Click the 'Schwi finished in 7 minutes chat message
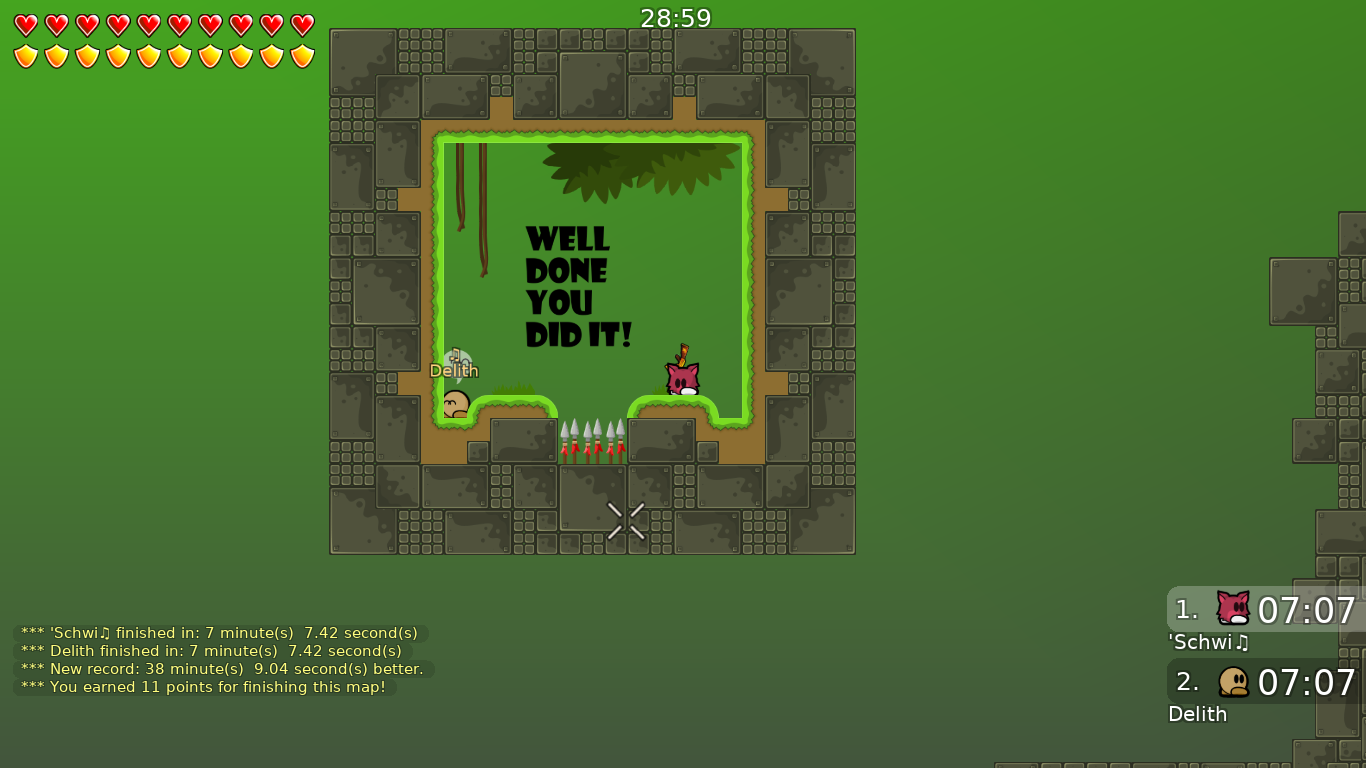The height and width of the screenshot is (768, 1366). [x=218, y=632]
